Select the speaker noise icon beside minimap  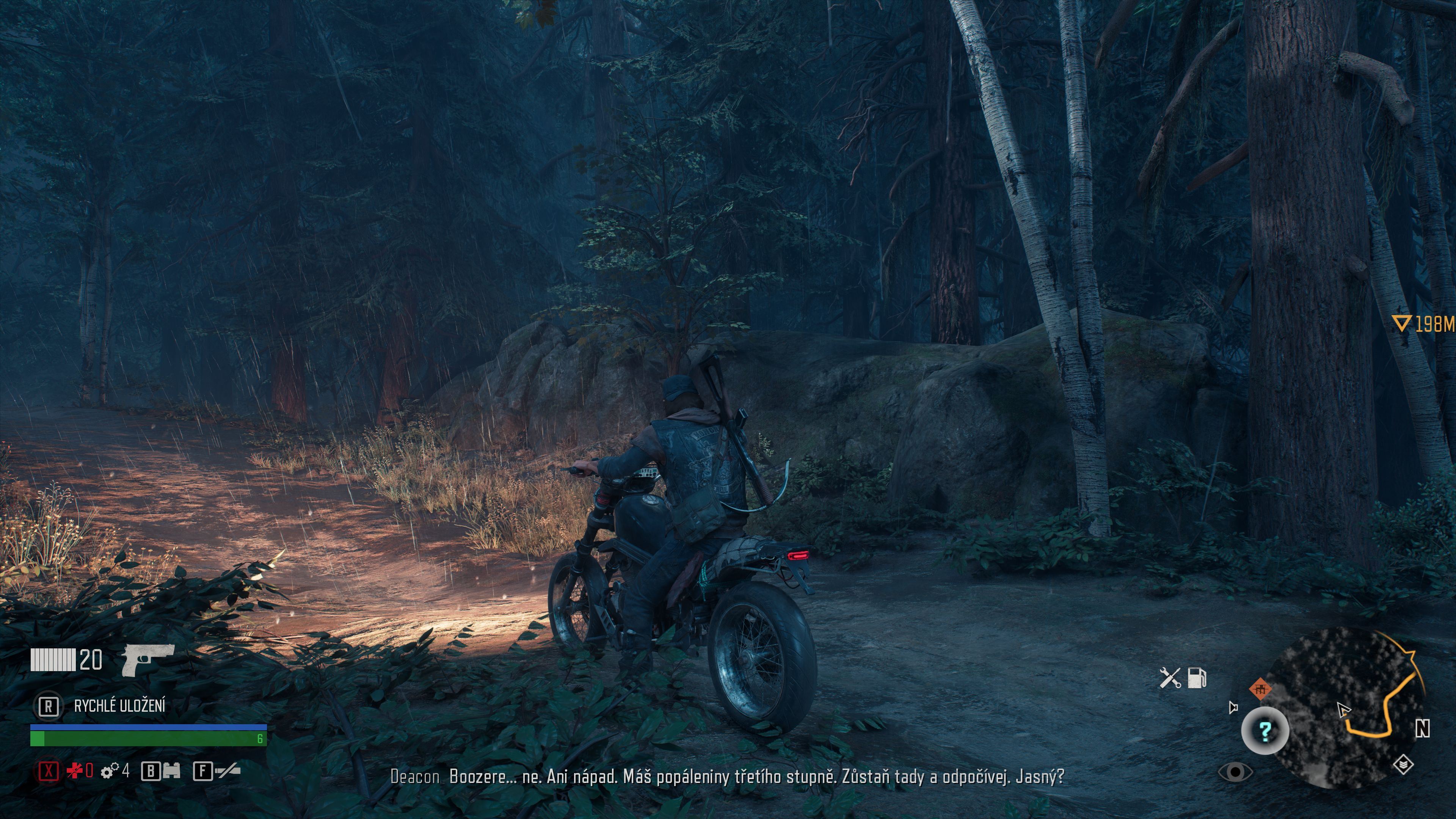(1233, 707)
